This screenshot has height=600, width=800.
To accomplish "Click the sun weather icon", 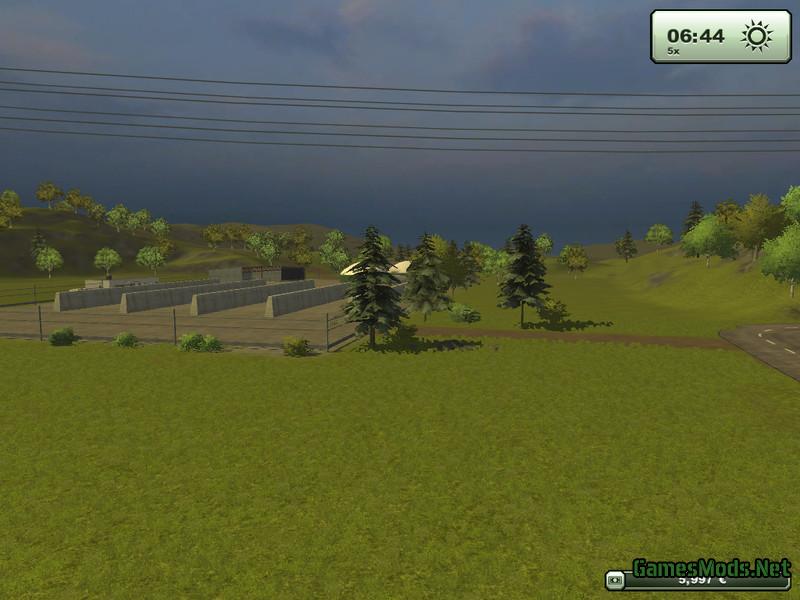I will (x=757, y=36).
